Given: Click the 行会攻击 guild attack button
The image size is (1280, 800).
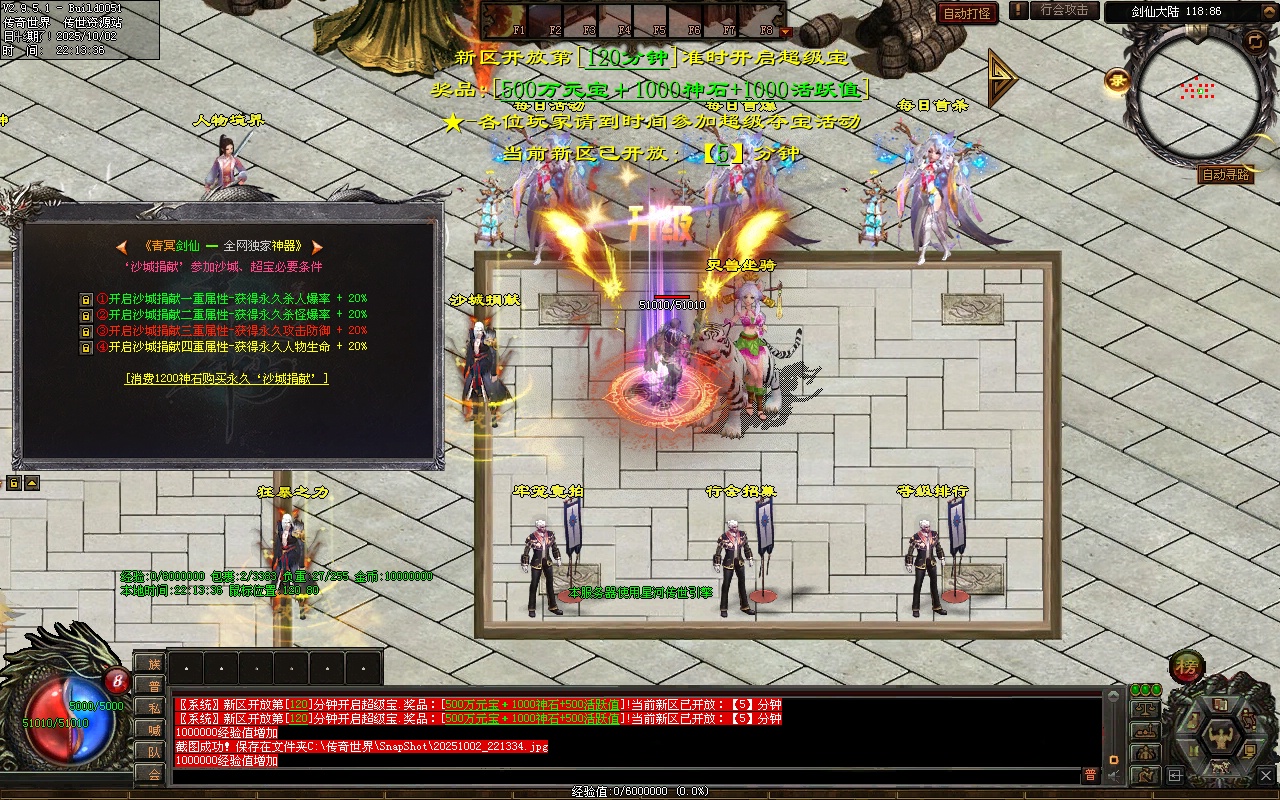Looking at the screenshot, I should pyautogui.click(x=1063, y=10).
